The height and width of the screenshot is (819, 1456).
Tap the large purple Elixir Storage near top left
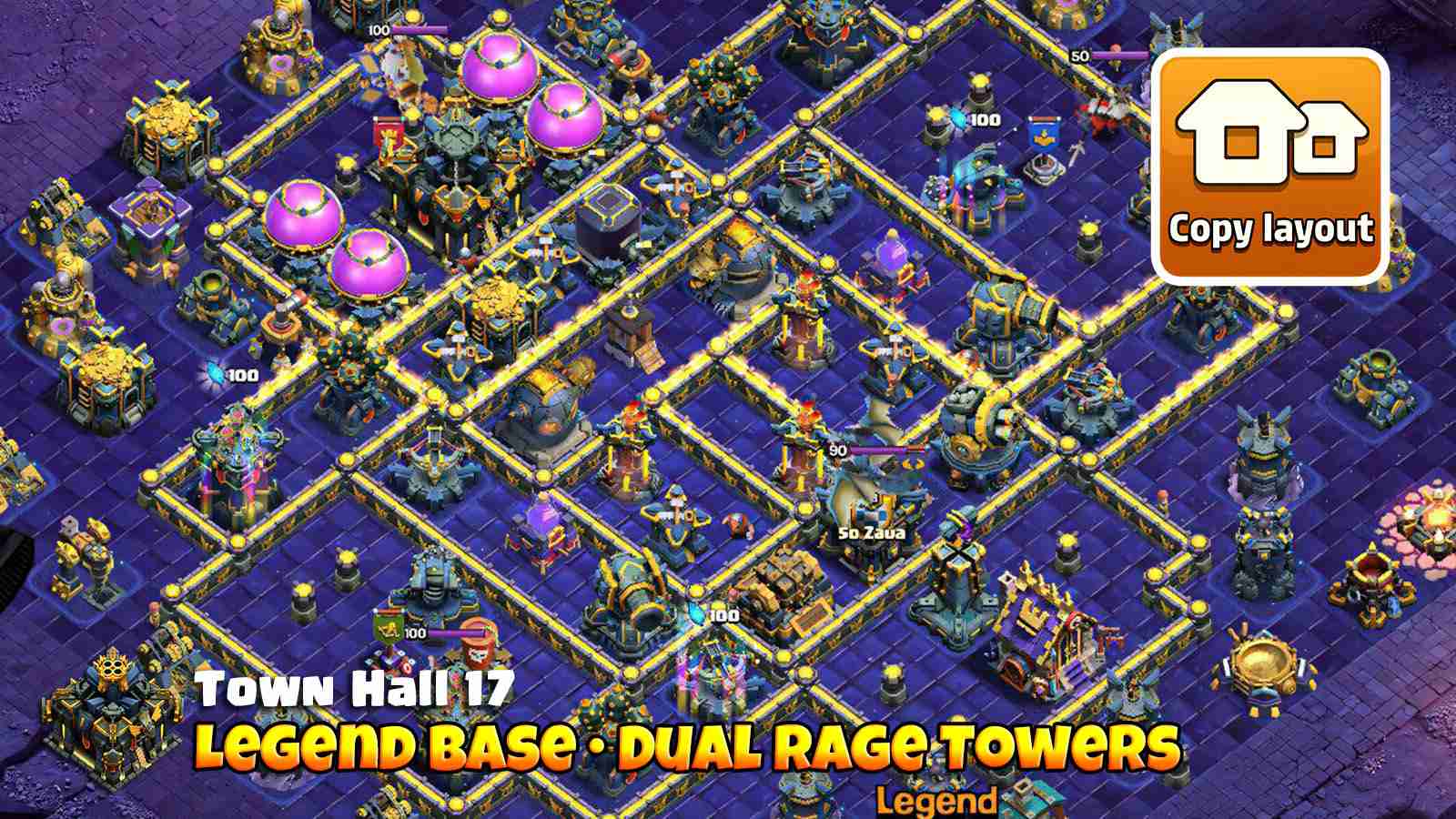pyautogui.click(x=496, y=73)
